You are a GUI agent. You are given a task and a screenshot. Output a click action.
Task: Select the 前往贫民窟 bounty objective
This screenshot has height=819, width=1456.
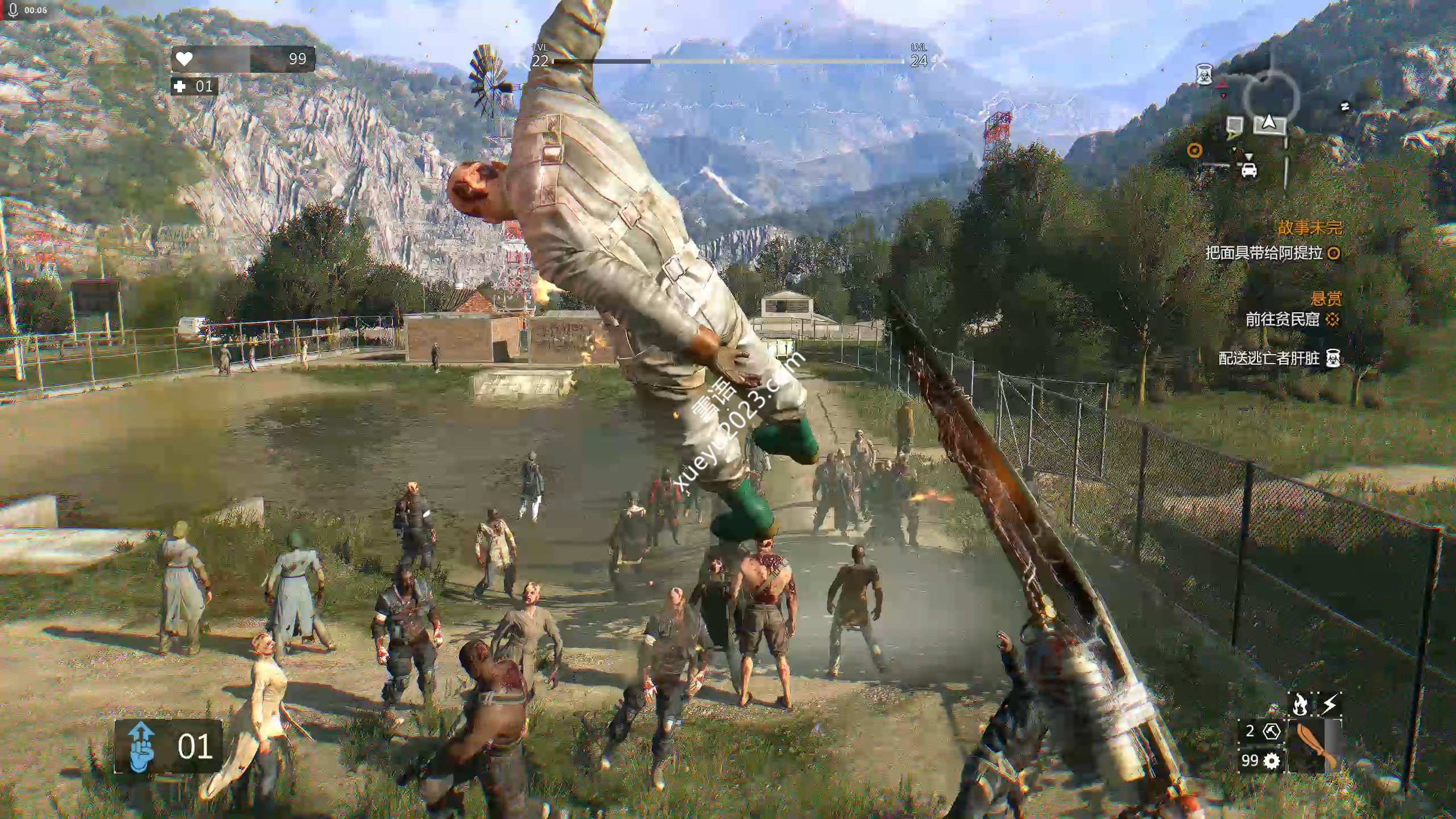coord(1283,320)
